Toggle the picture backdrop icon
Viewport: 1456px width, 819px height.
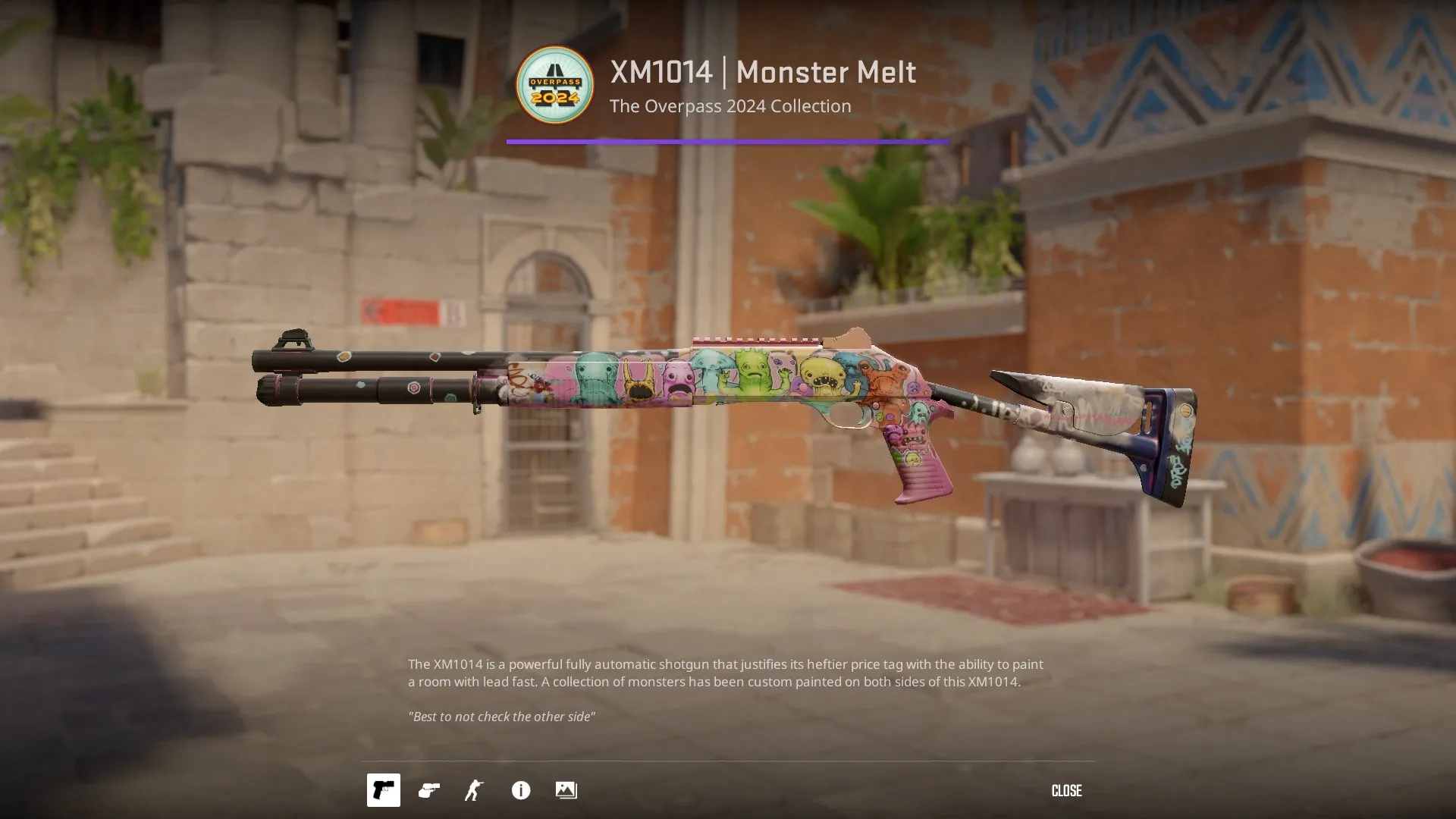coord(566,790)
